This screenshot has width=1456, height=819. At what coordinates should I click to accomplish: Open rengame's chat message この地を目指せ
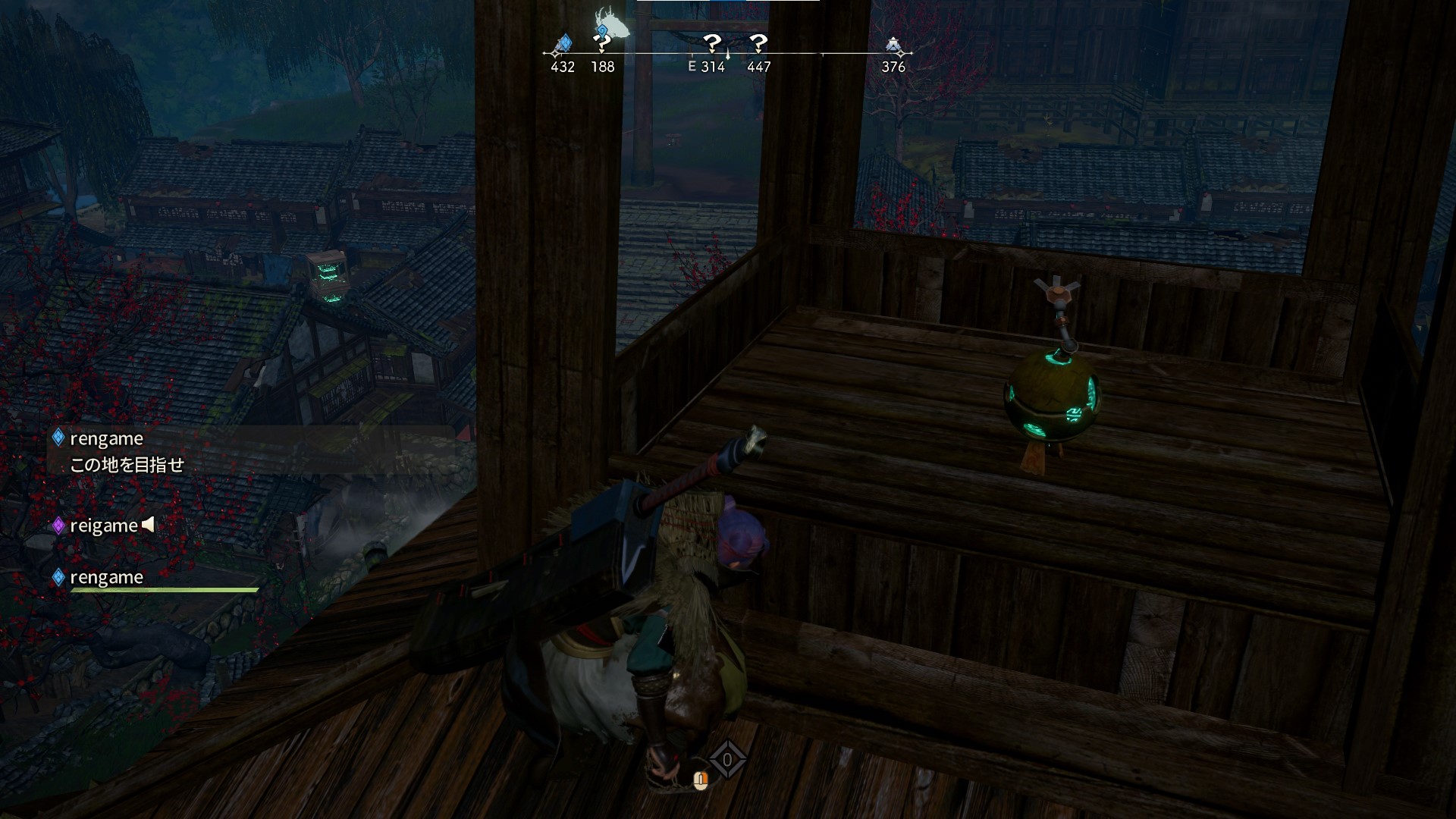tap(127, 465)
